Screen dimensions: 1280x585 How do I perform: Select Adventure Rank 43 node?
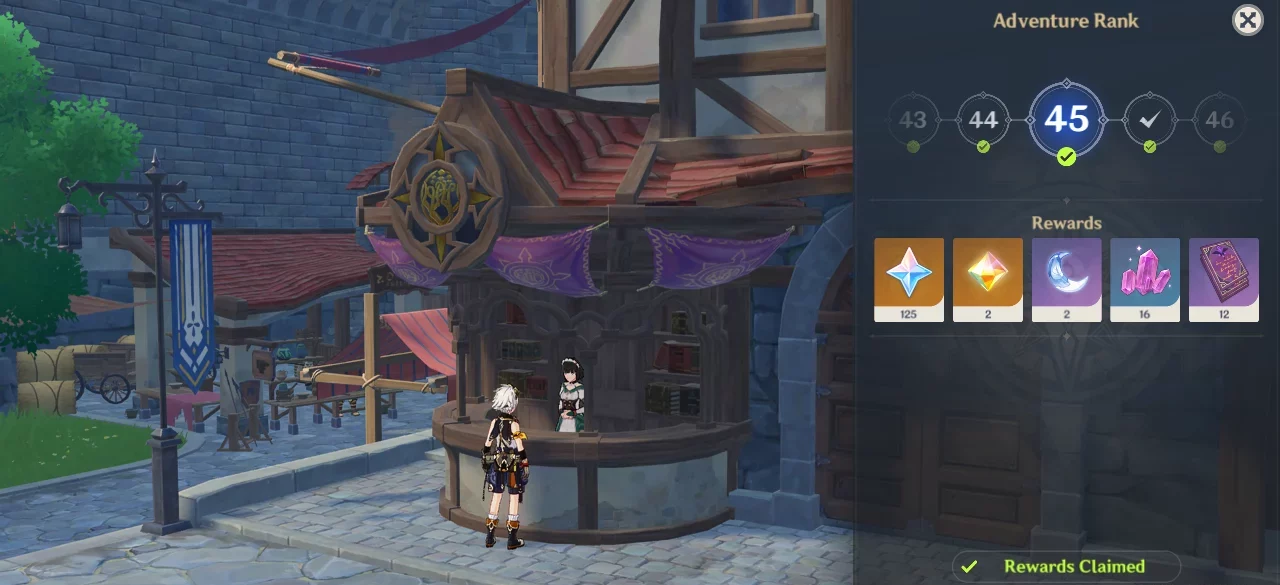913,120
